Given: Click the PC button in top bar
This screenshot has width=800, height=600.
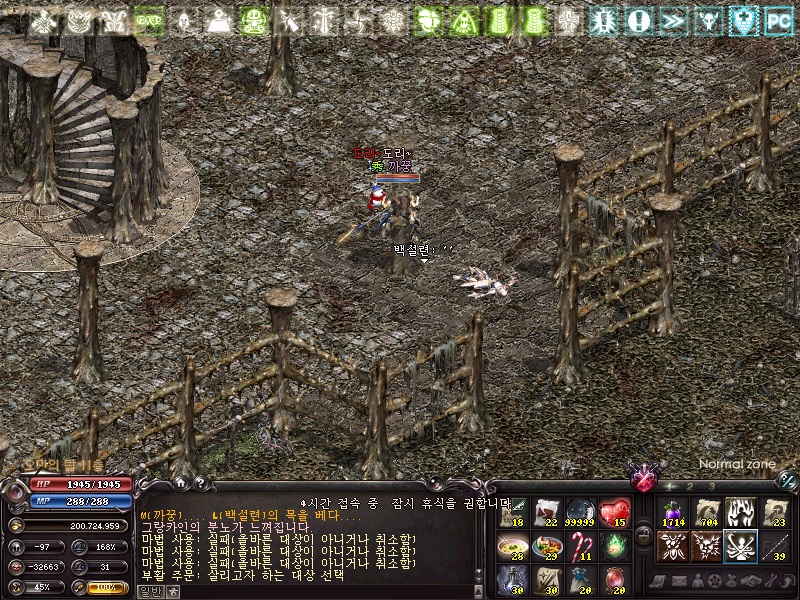Looking at the screenshot, I should tap(777, 20).
